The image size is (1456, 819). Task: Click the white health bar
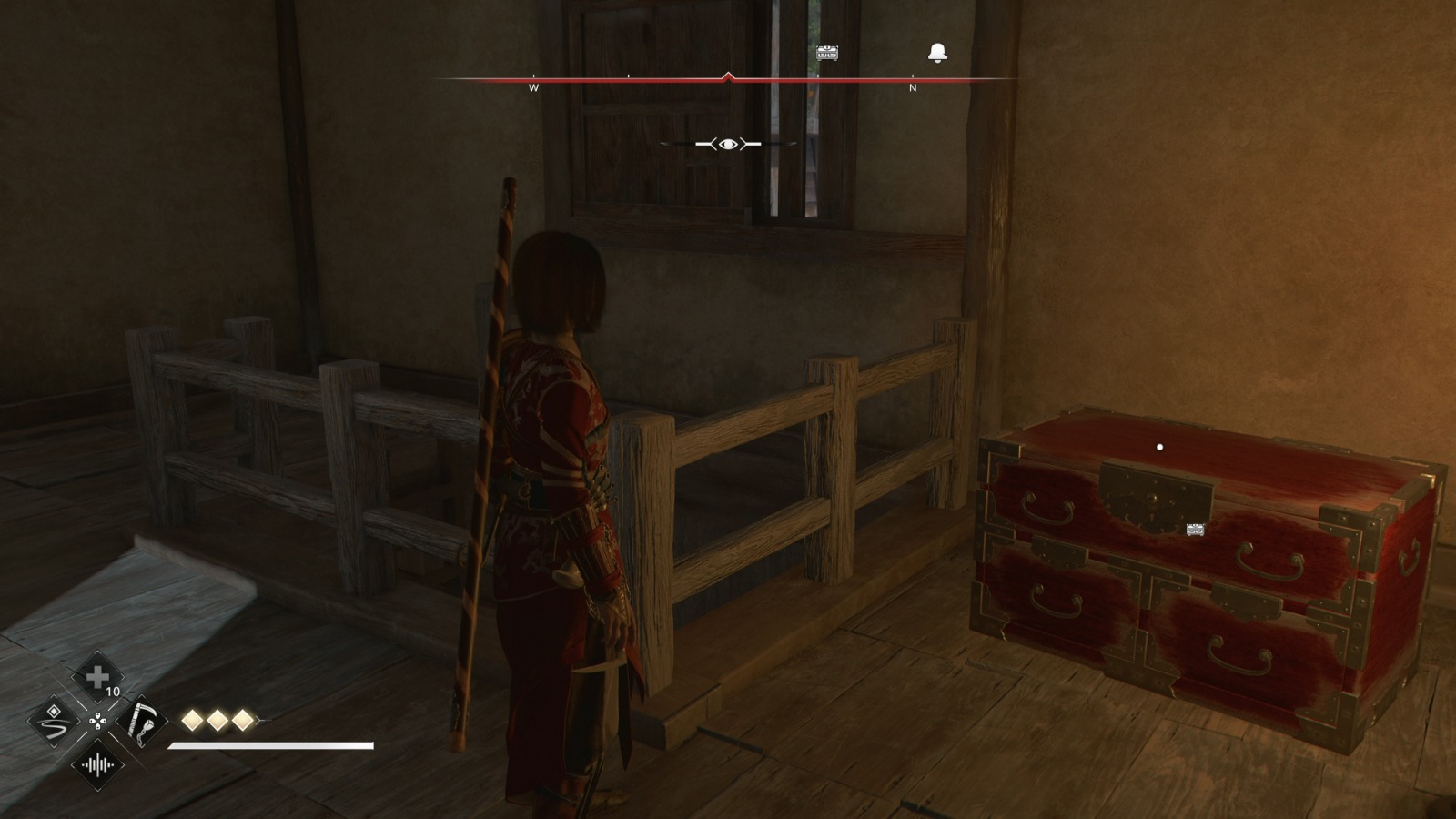pyautogui.click(x=273, y=743)
